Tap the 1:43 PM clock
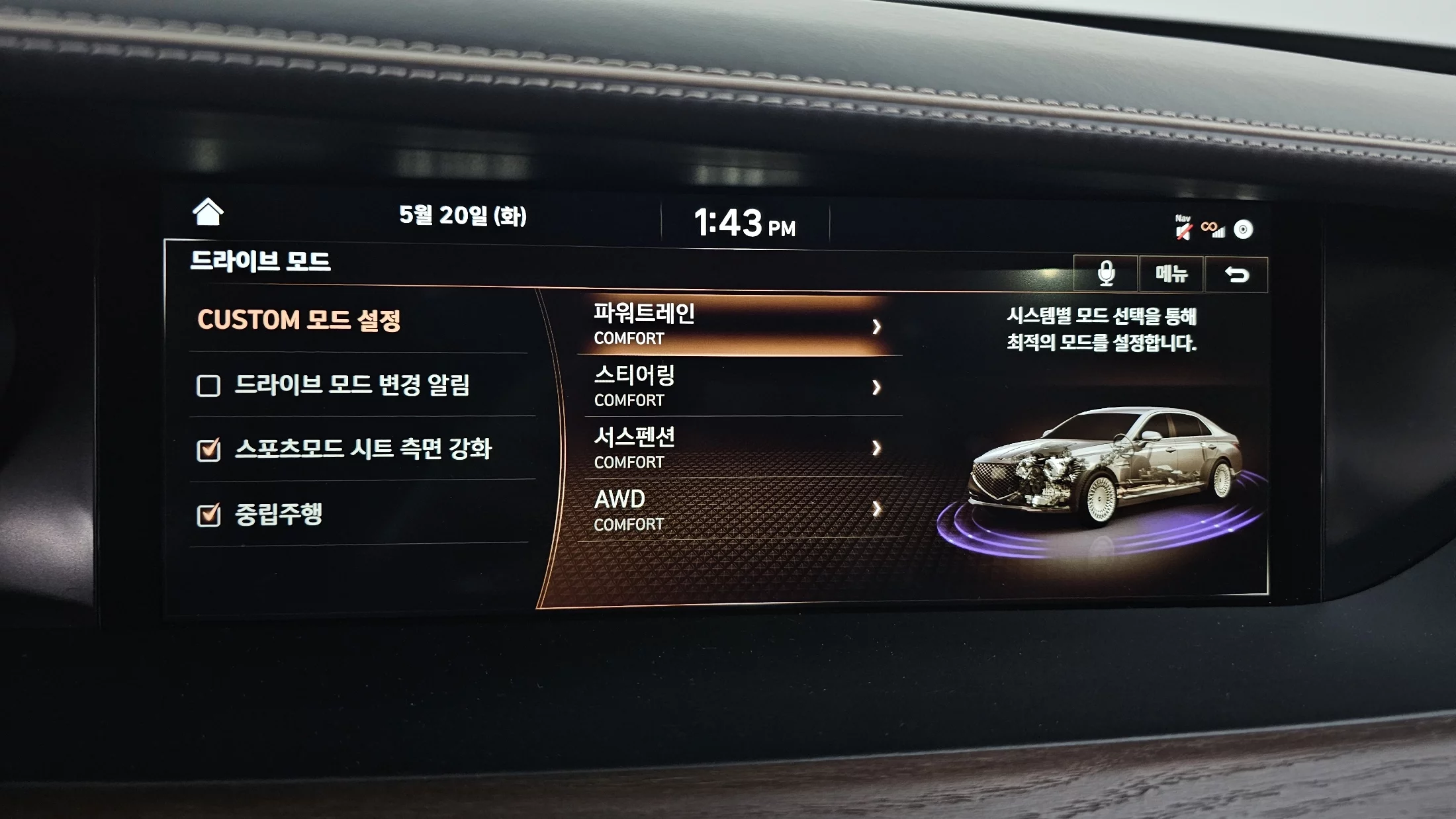The width and height of the screenshot is (1456, 819). [x=745, y=223]
